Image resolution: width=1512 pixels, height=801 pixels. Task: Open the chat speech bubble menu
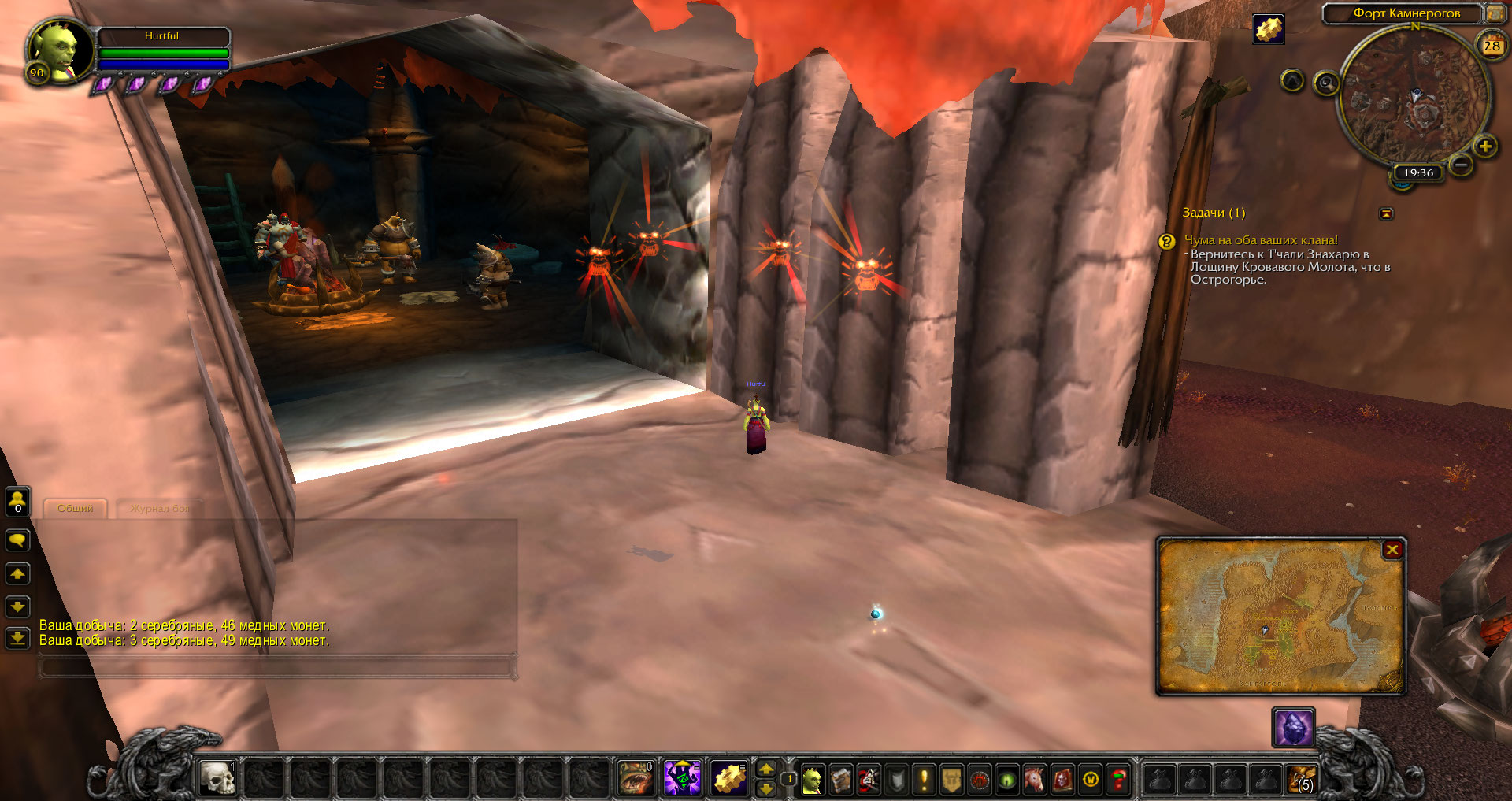tap(17, 540)
